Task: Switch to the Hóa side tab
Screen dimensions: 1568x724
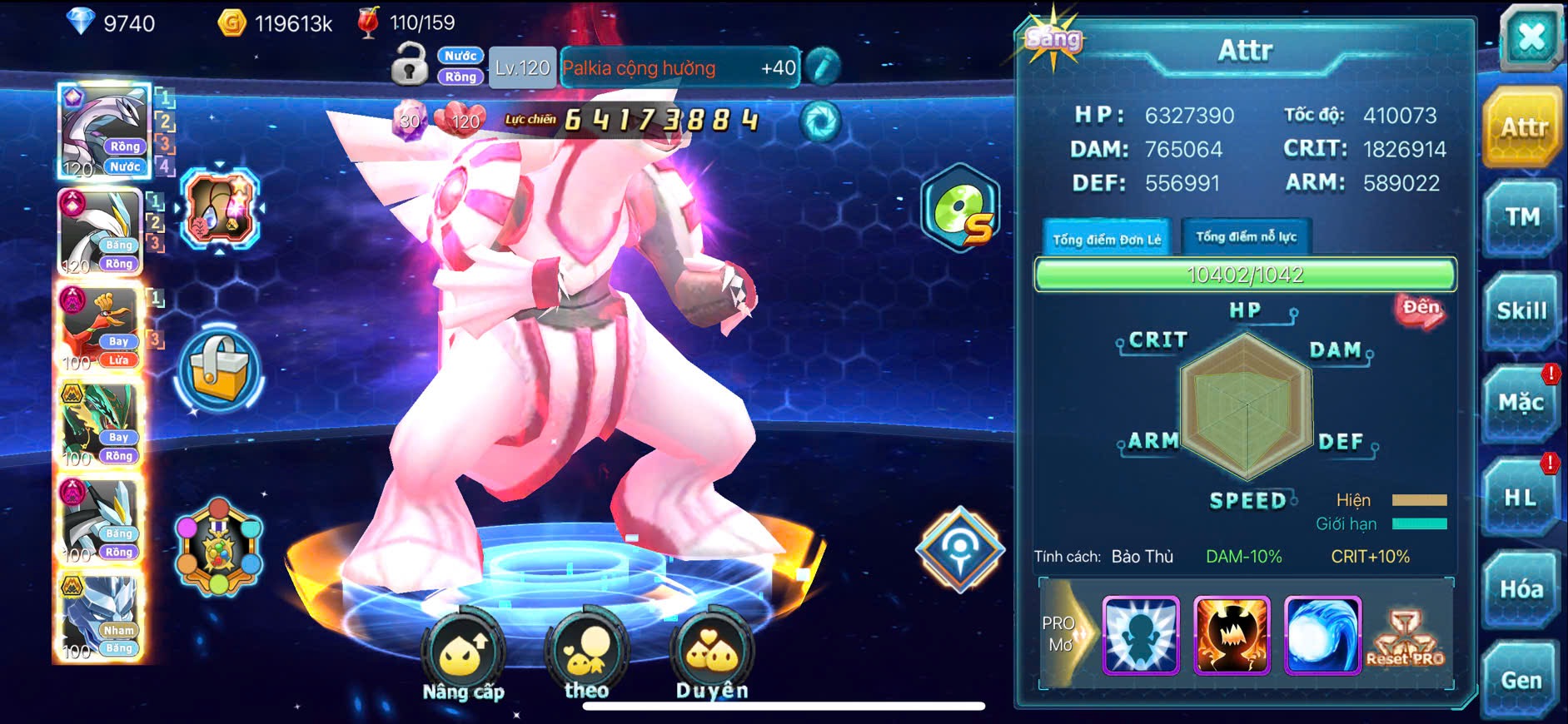Action: (x=1521, y=589)
